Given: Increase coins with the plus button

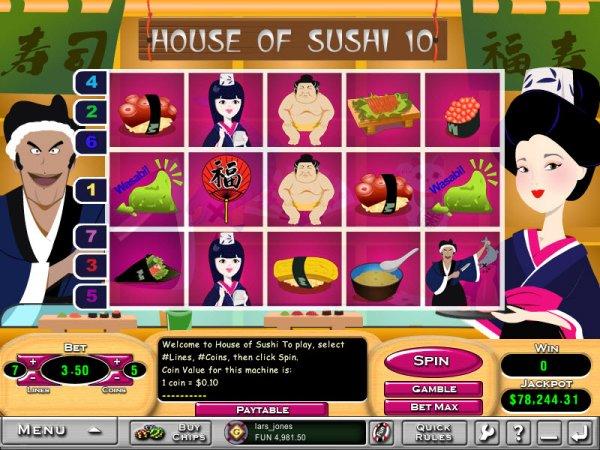Looking at the screenshot, I should coord(117,361).
